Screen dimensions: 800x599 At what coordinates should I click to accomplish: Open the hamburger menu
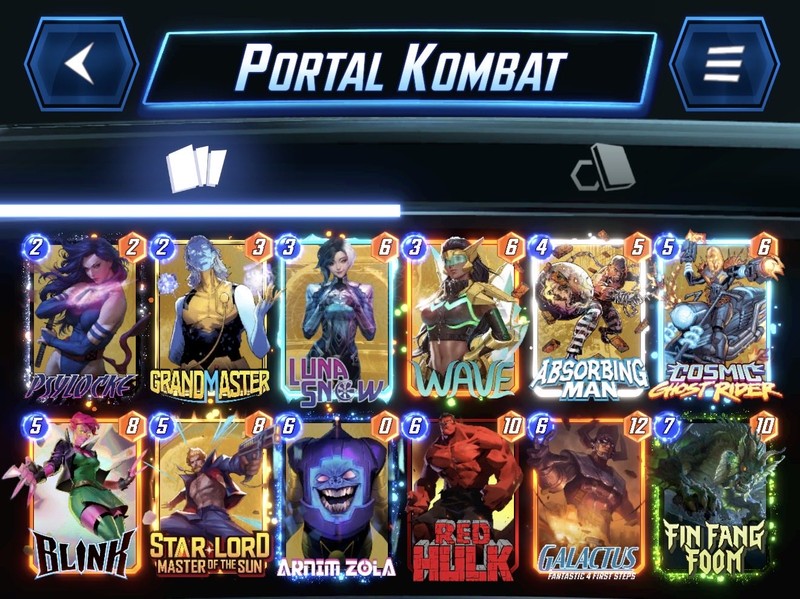(x=723, y=63)
